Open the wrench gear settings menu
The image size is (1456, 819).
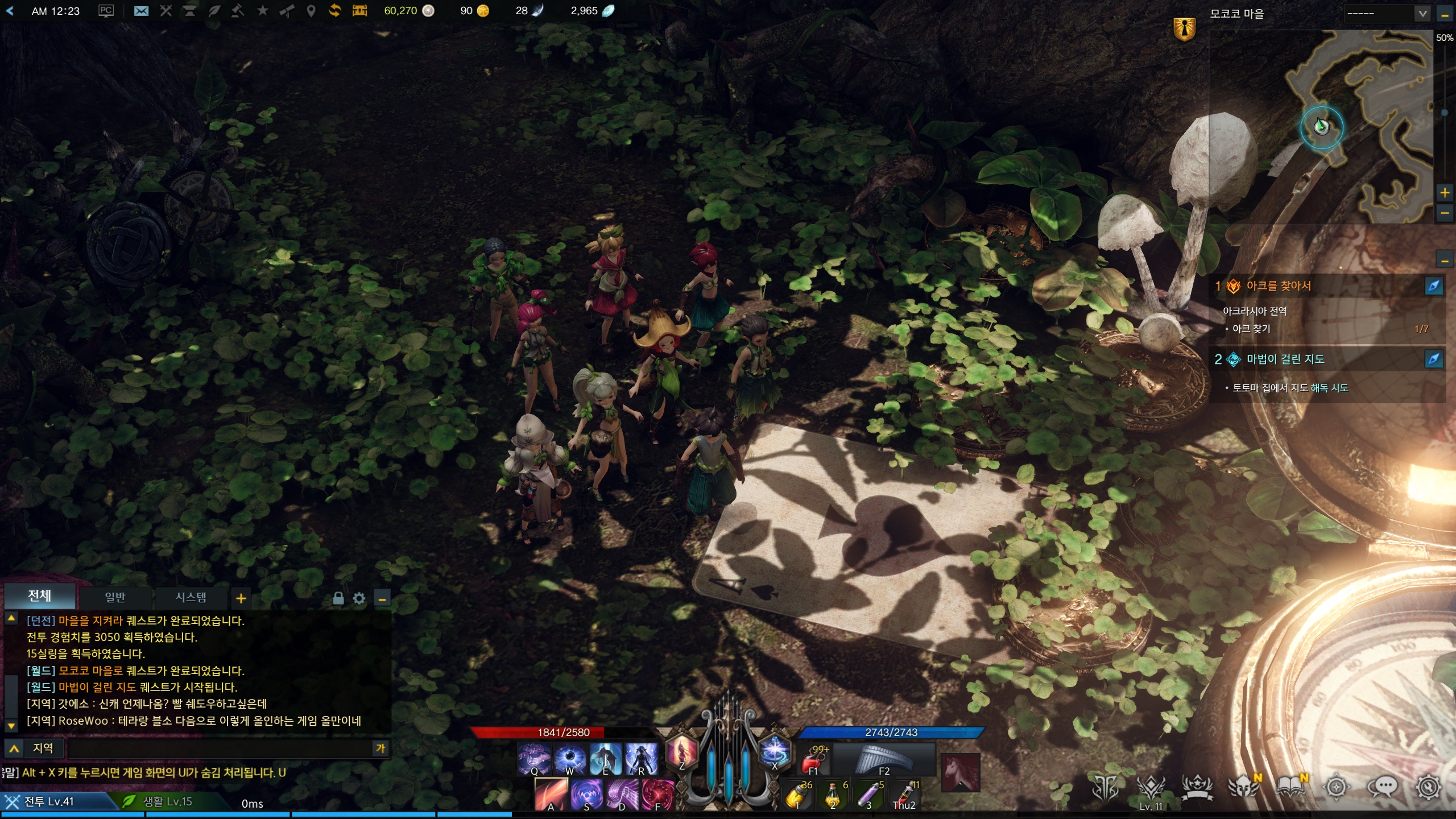point(1428,787)
